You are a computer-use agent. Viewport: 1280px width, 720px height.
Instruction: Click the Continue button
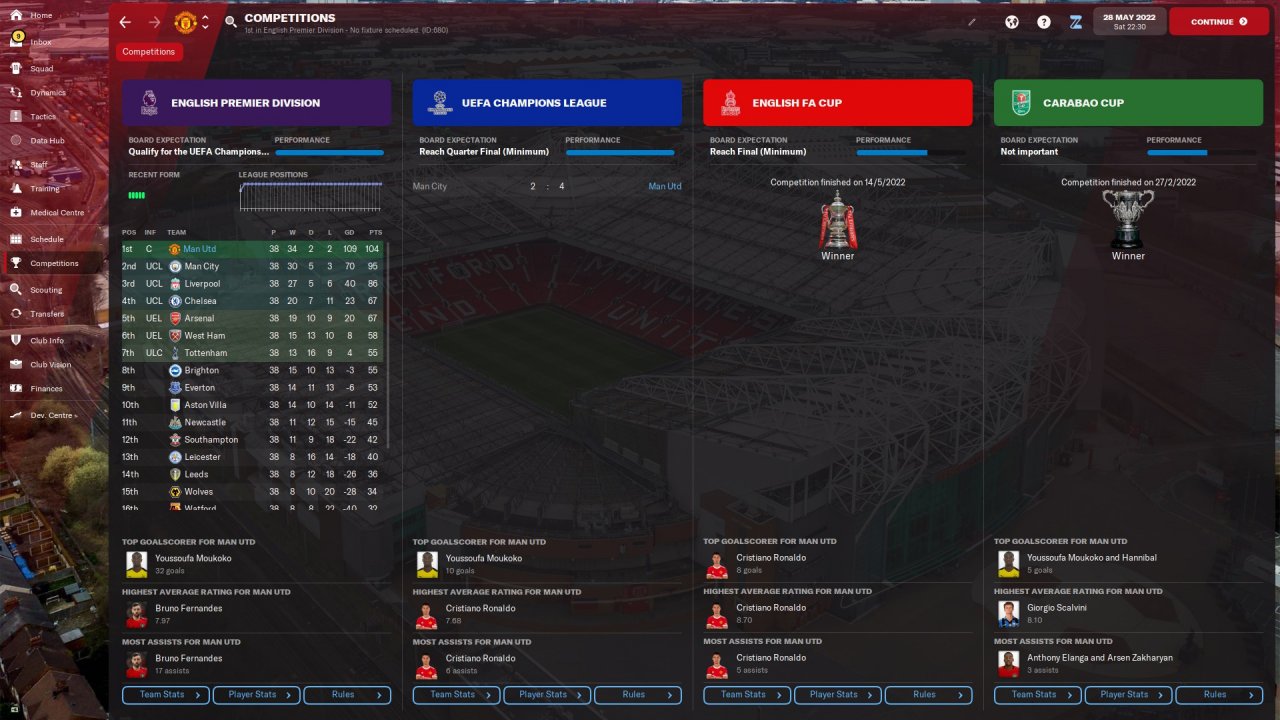(x=1218, y=21)
